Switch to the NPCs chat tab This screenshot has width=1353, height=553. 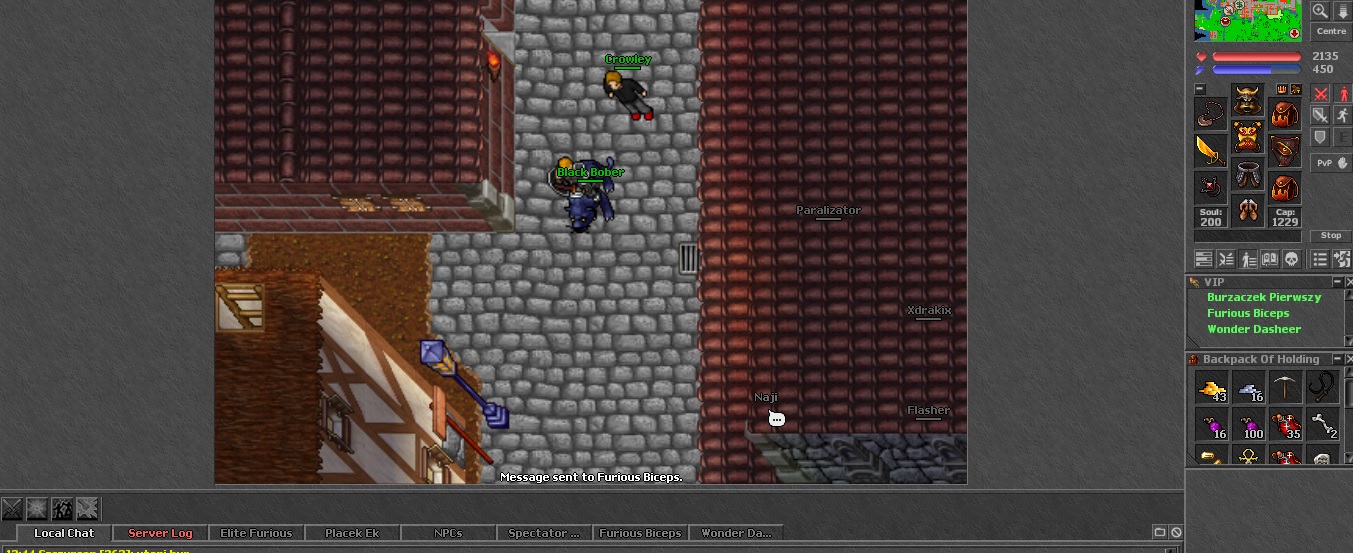[448, 533]
